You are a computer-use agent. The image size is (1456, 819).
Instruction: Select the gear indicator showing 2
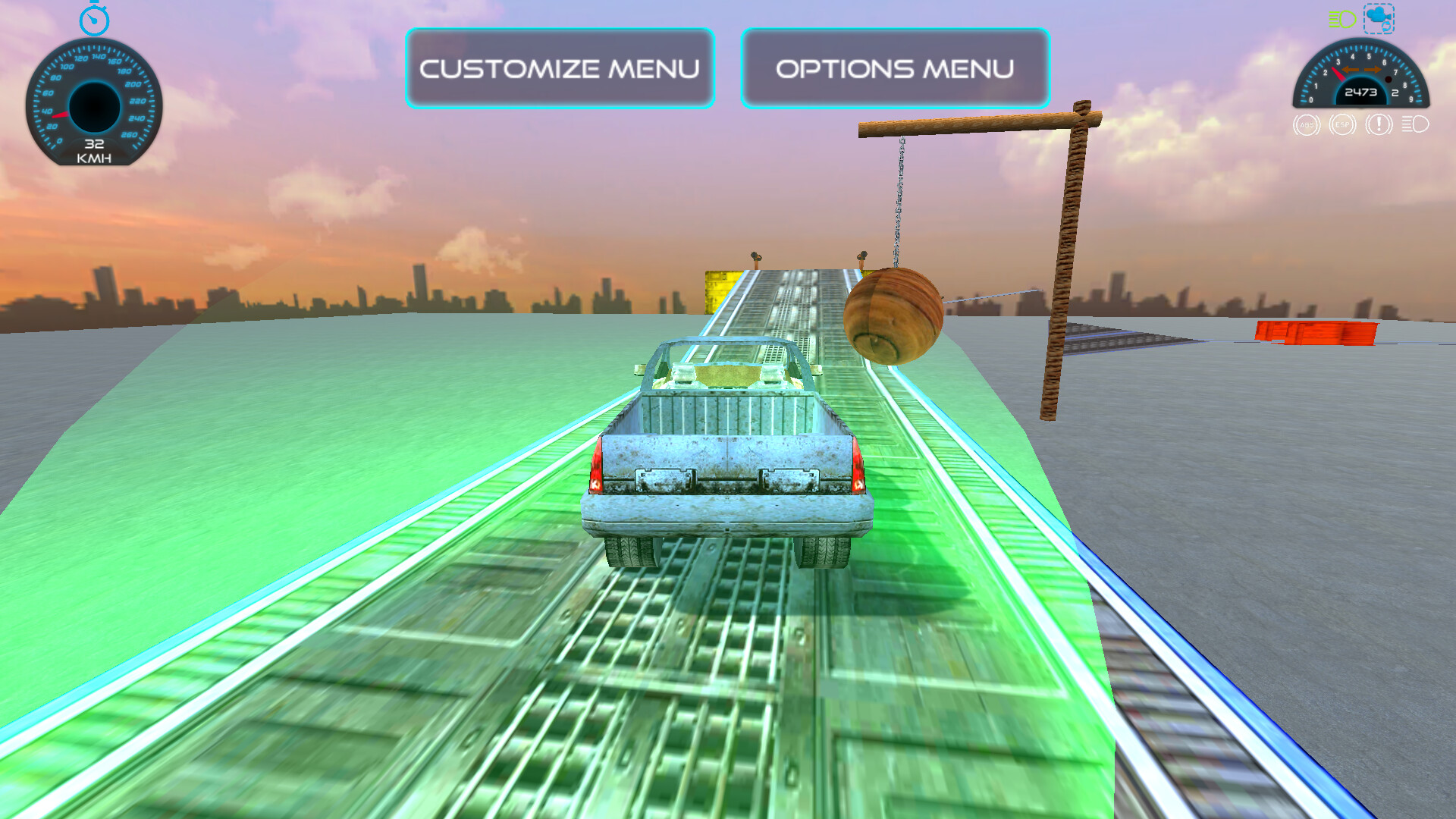(1395, 92)
